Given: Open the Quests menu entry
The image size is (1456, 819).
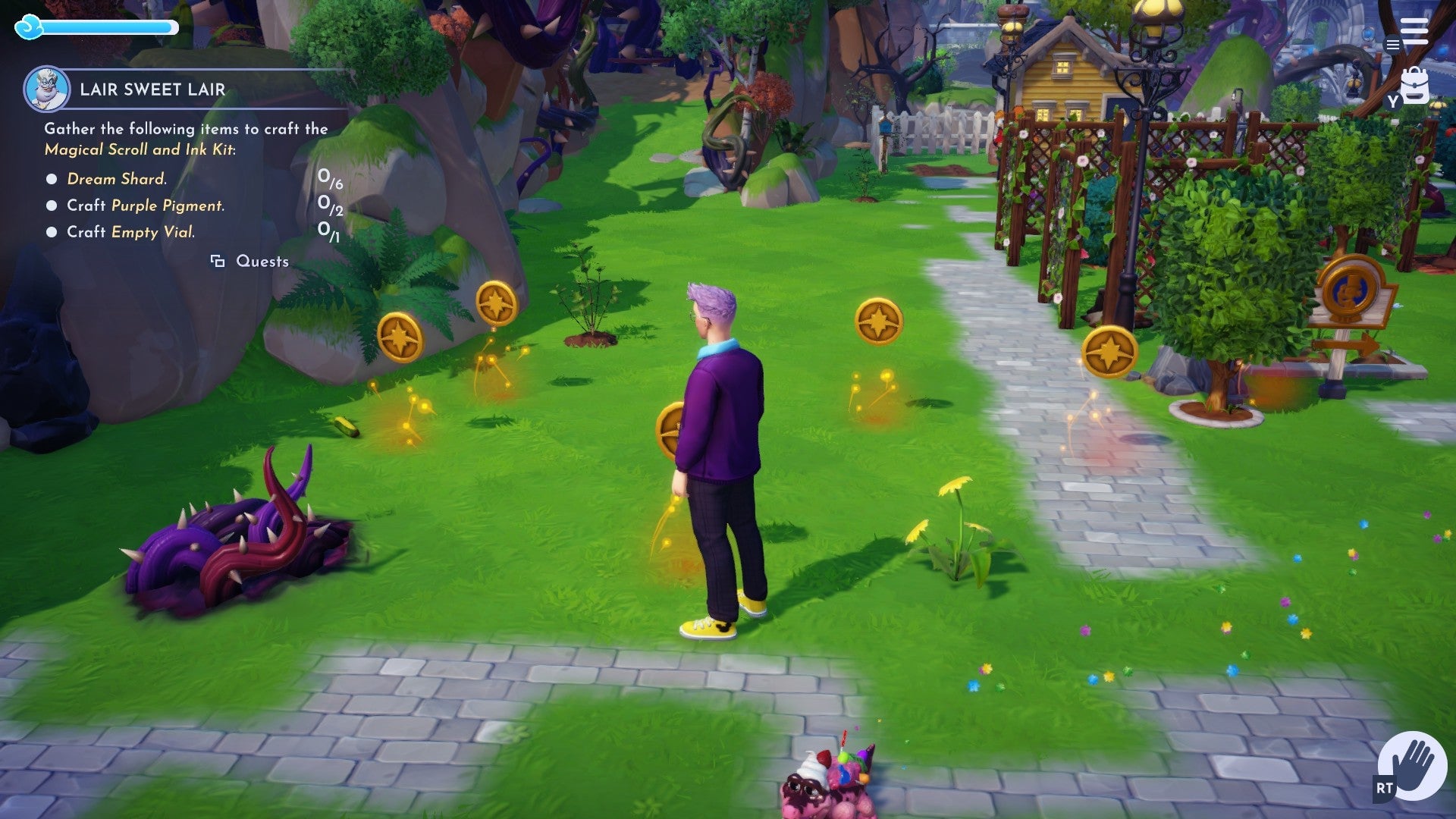Looking at the screenshot, I should (262, 260).
